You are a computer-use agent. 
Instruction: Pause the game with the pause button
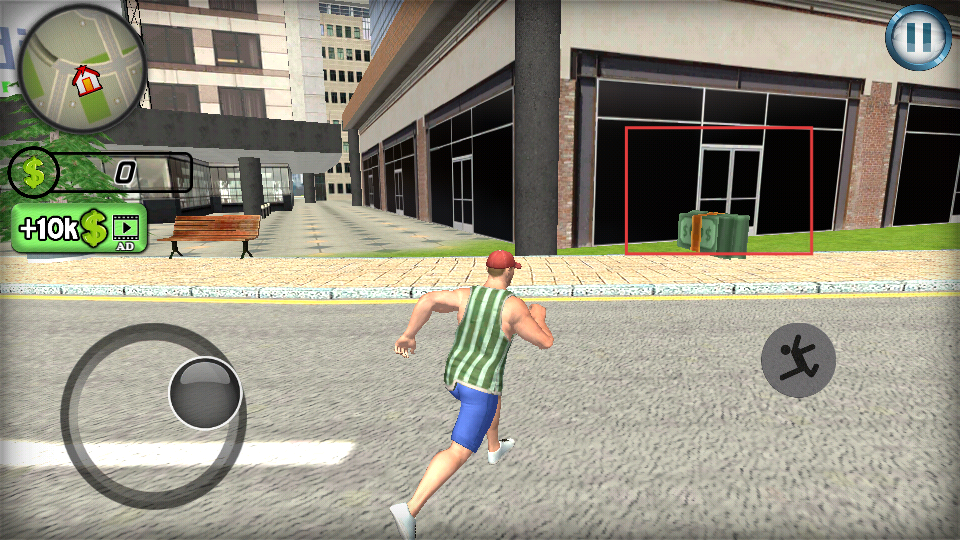tap(919, 38)
